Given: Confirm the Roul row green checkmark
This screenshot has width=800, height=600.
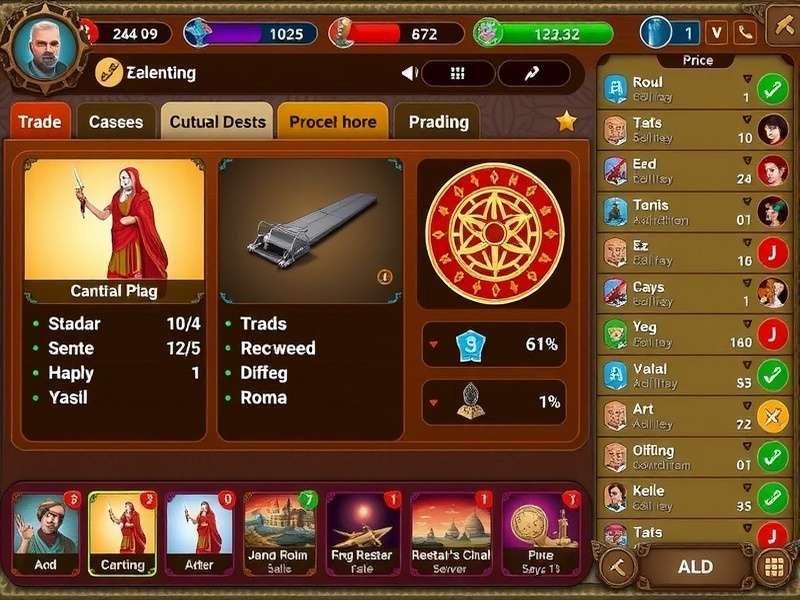Looking at the screenshot, I should pos(772,90).
